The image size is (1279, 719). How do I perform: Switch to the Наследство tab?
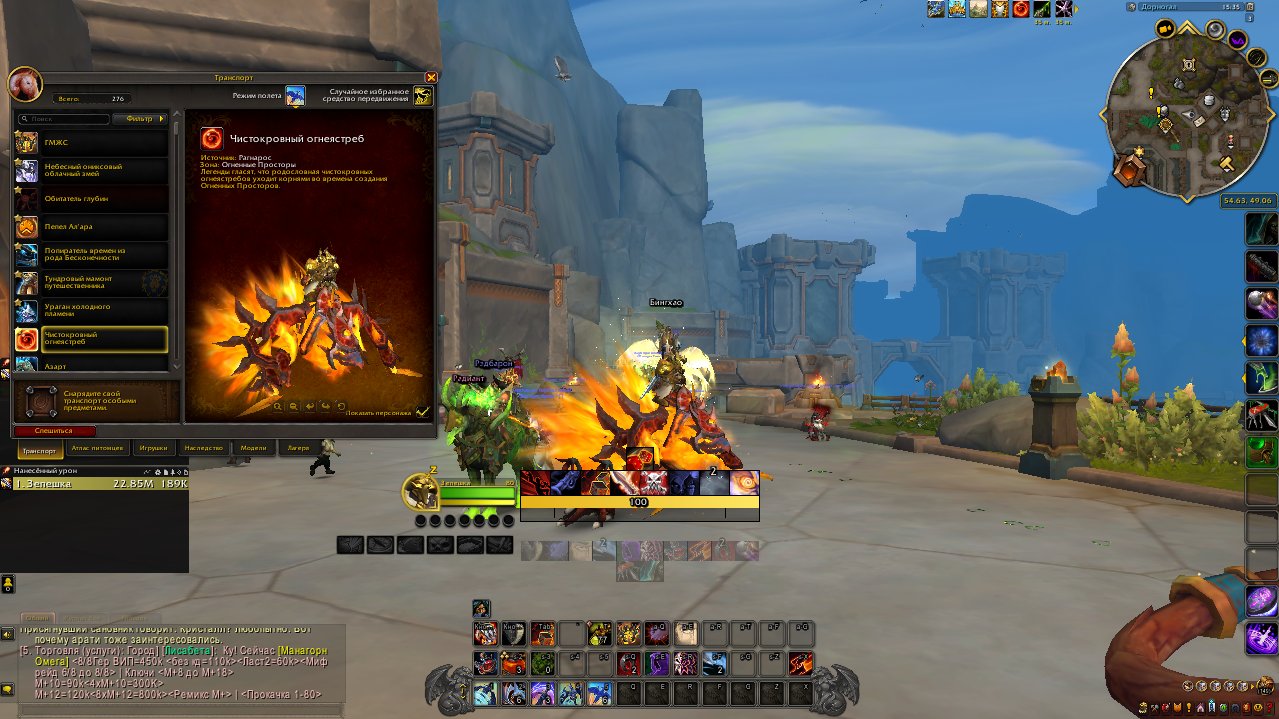coord(203,449)
